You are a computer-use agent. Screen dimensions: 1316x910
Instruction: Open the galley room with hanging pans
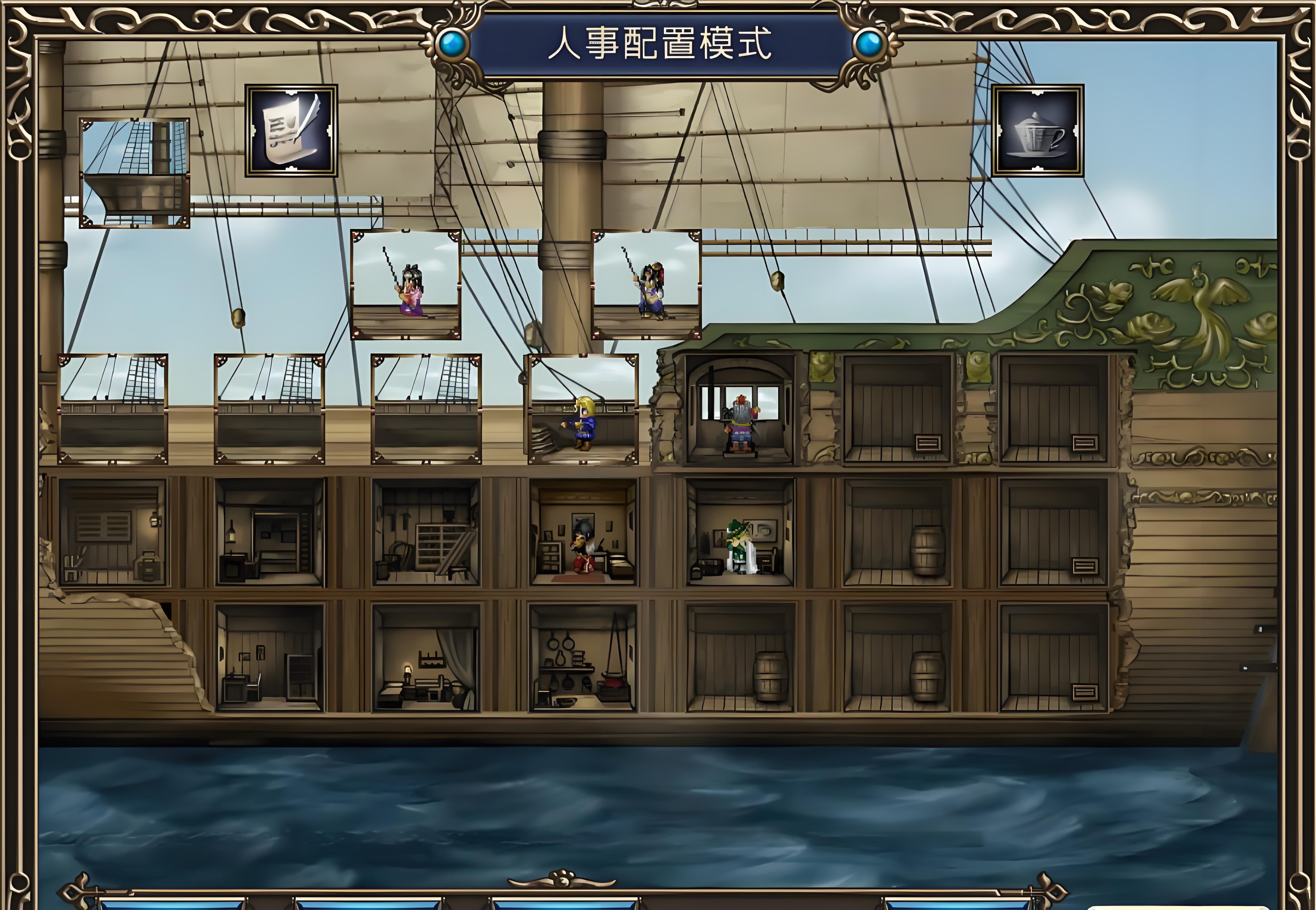point(583,658)
